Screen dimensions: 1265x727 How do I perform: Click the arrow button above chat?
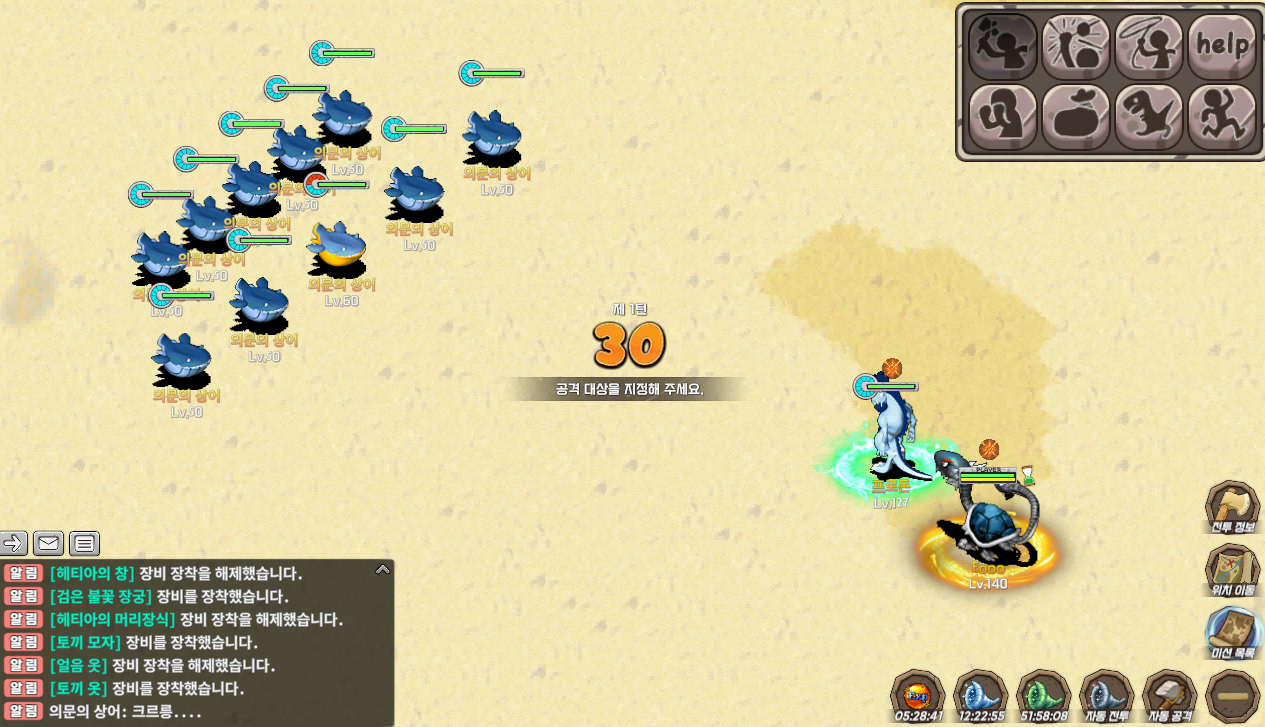14,543
